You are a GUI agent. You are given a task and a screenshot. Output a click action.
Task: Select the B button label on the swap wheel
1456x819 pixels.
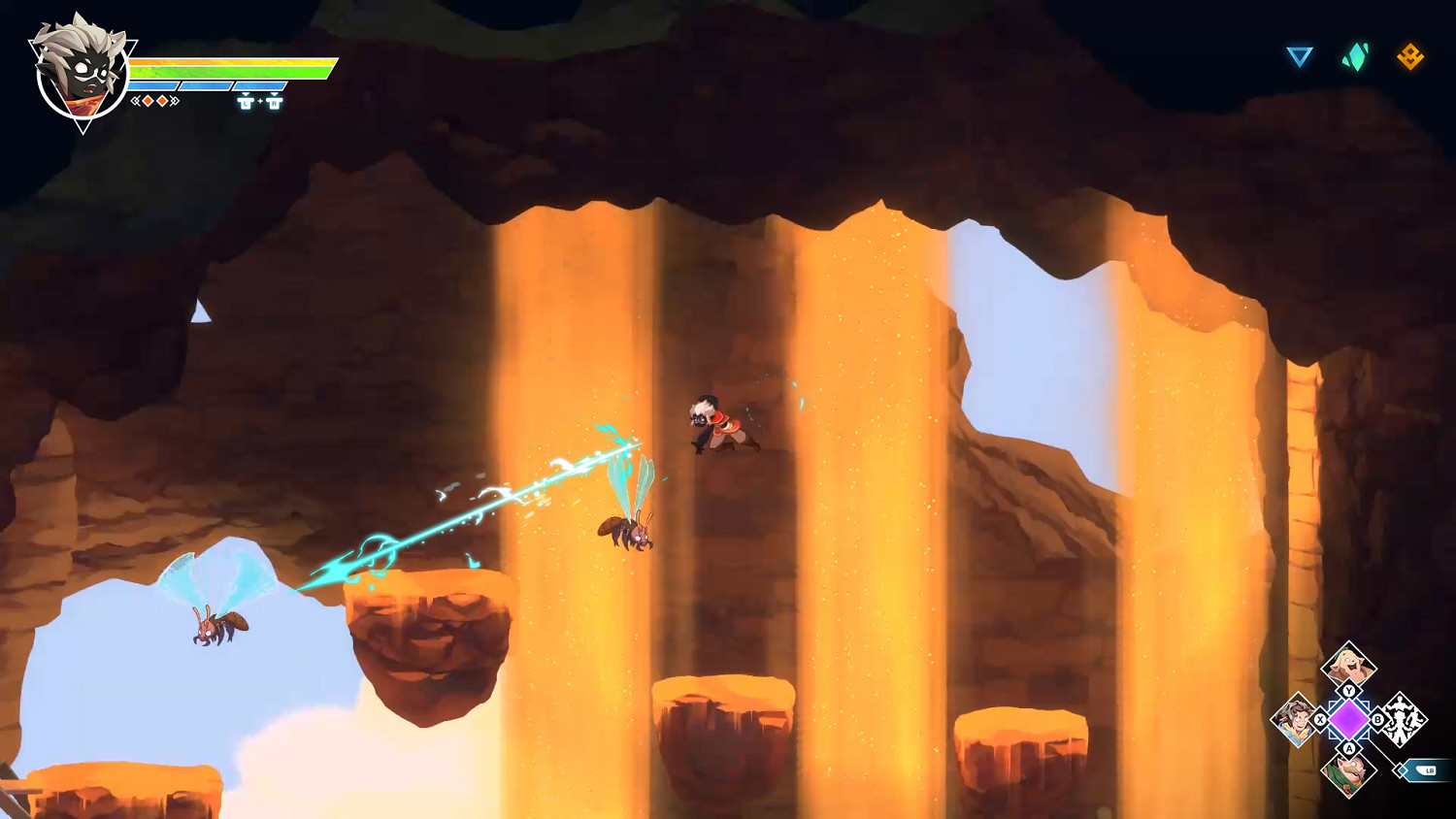click(x=1378, y=719)
